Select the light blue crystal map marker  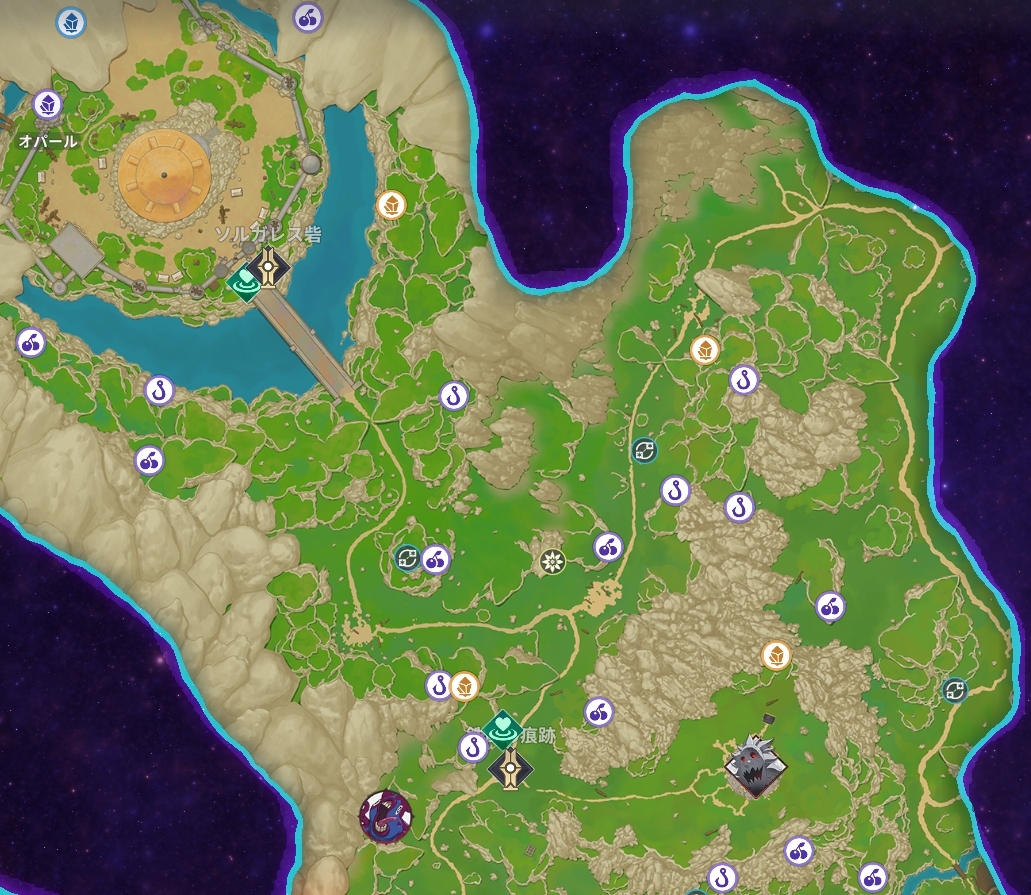(70, 21)
